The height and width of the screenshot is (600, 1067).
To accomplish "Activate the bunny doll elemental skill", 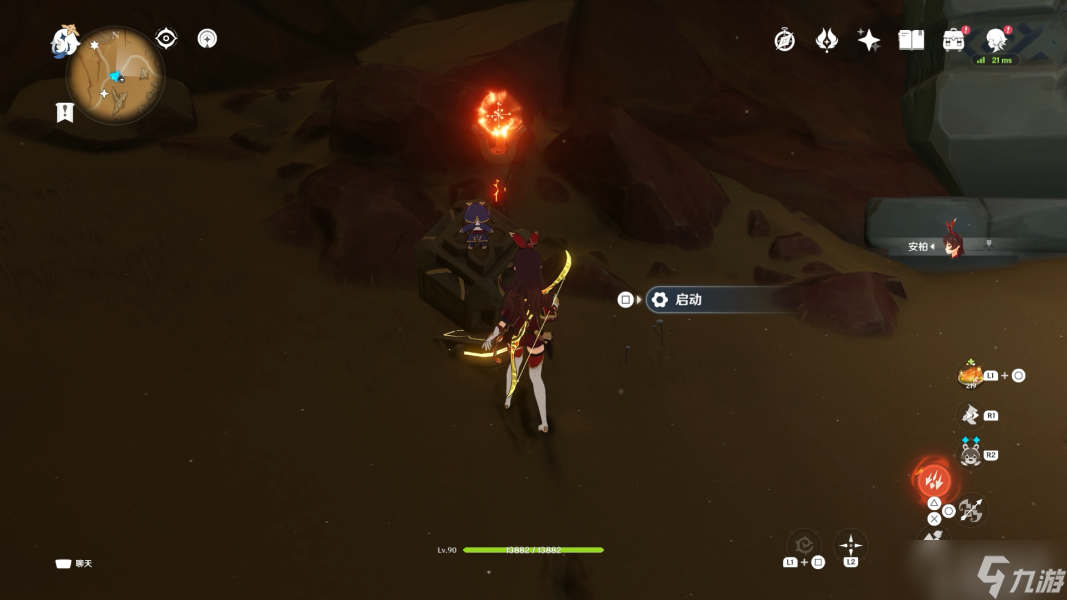I will [969, 454].
